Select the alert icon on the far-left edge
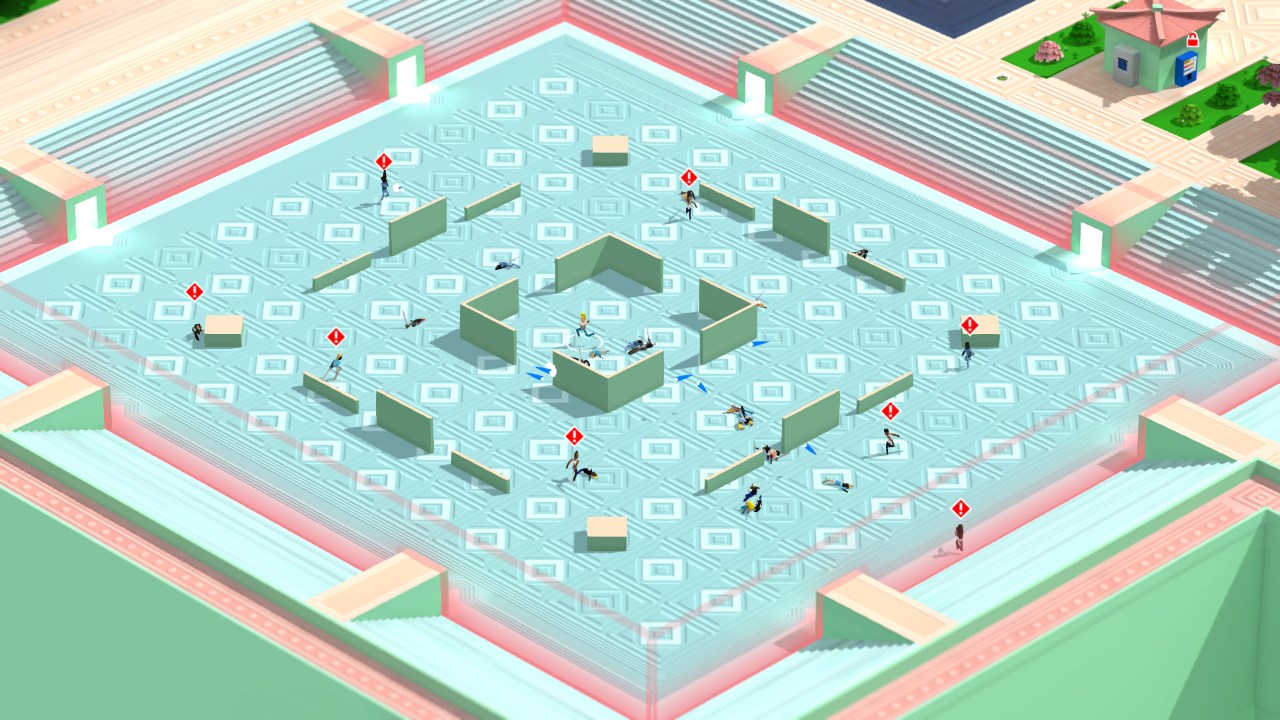 [193, 290]
